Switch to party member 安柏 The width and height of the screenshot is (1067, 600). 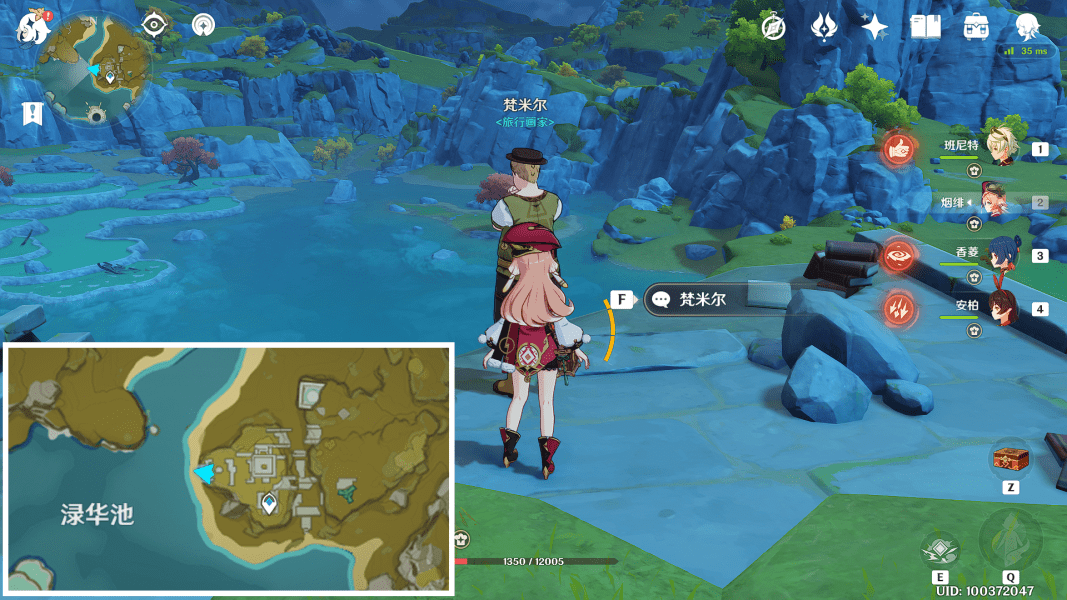coord(1000,307)
